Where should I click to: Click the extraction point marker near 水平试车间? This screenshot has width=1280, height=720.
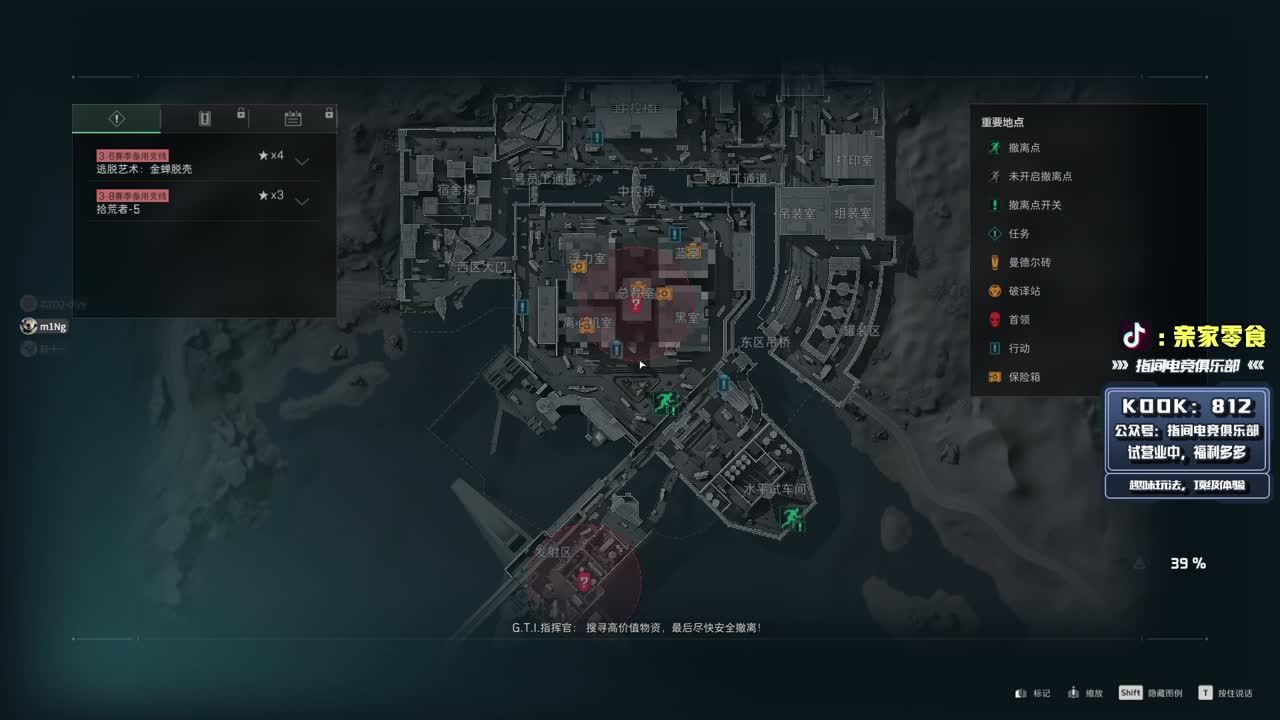[791, 517]
